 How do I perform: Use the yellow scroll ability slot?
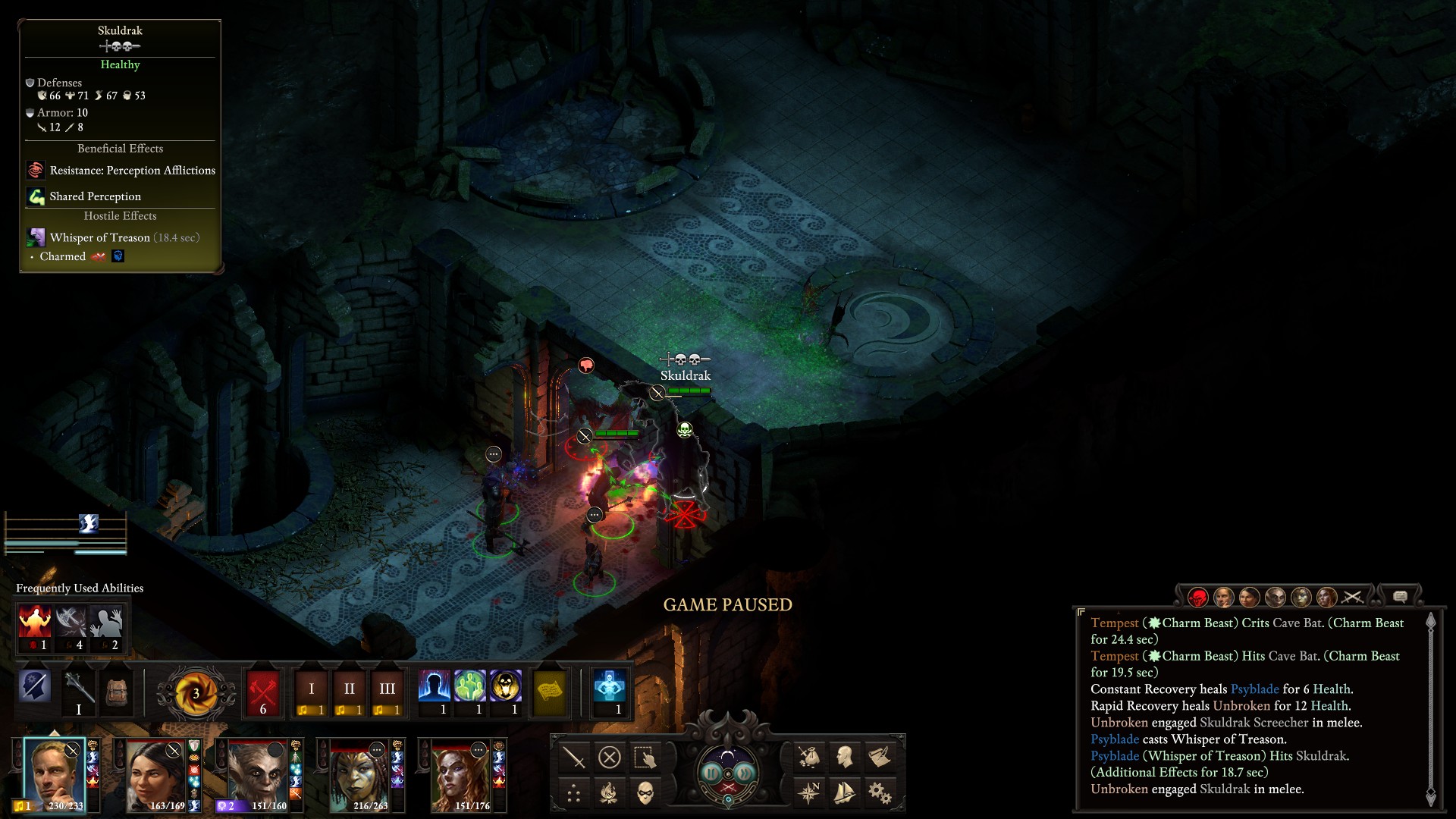[x=549, y=691]
